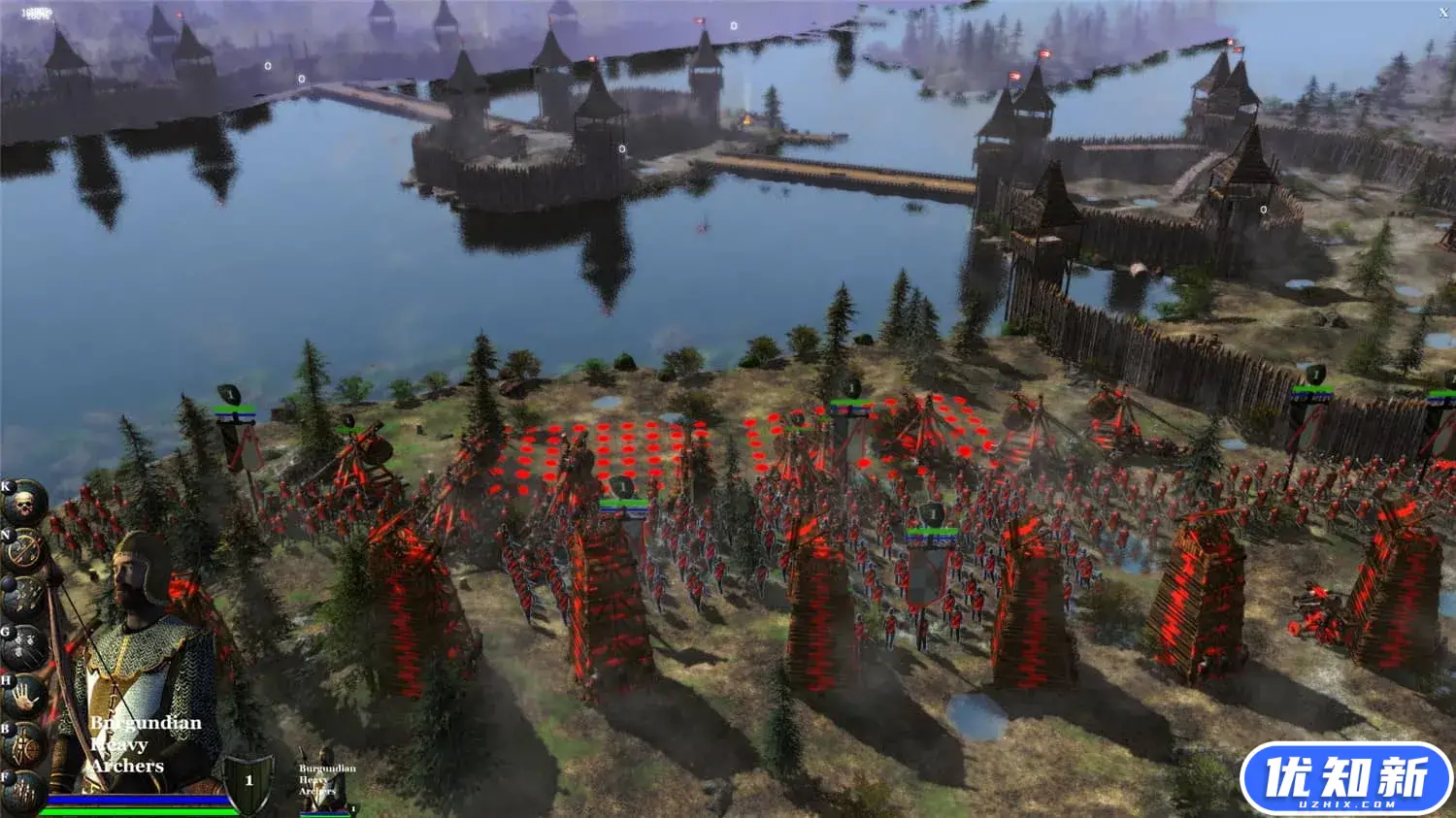The image size is (1456, 818).
Task: Toggle the unlabeled shield stance icon below N
Action: coord(24,595)
